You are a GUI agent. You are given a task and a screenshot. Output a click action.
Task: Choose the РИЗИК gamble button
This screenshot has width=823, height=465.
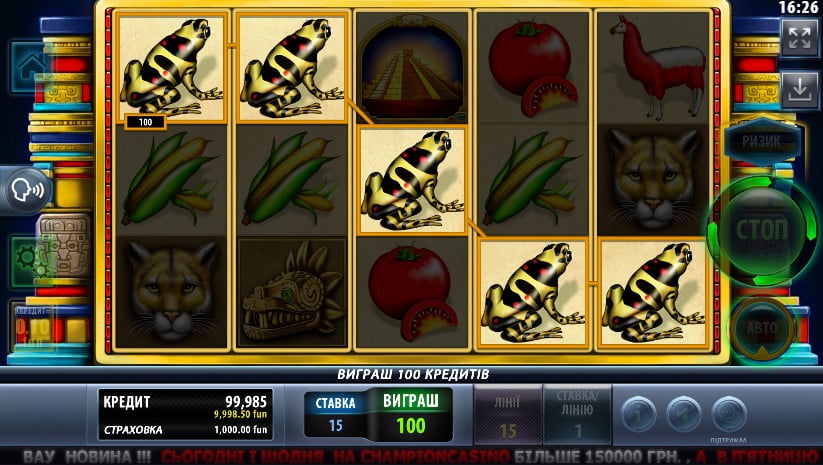click(x=761, y=142)
